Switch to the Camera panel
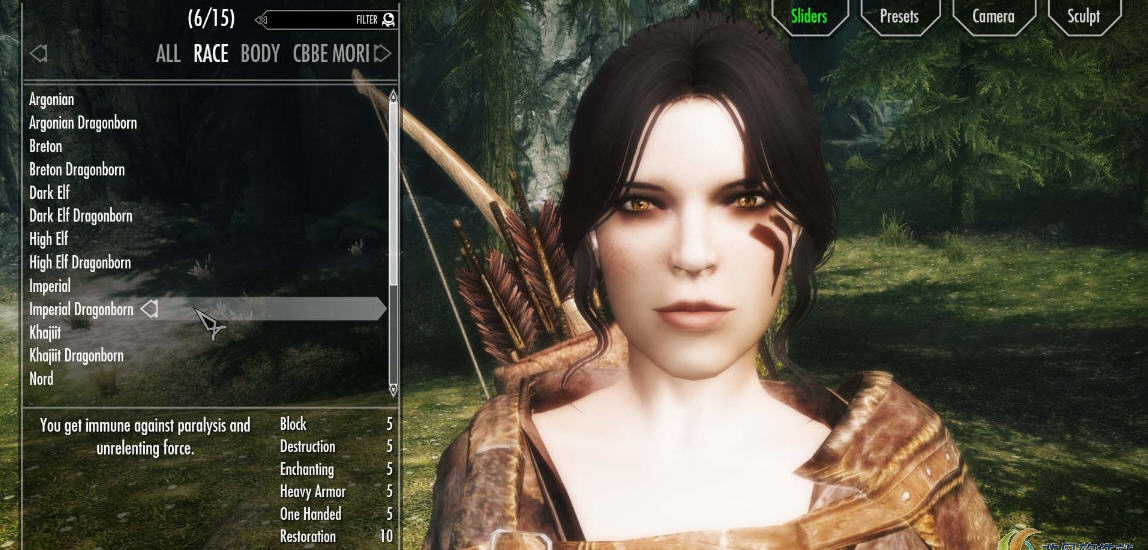Image resolution: width=1148 pixels, height=550 pixels. coord(993,16)
